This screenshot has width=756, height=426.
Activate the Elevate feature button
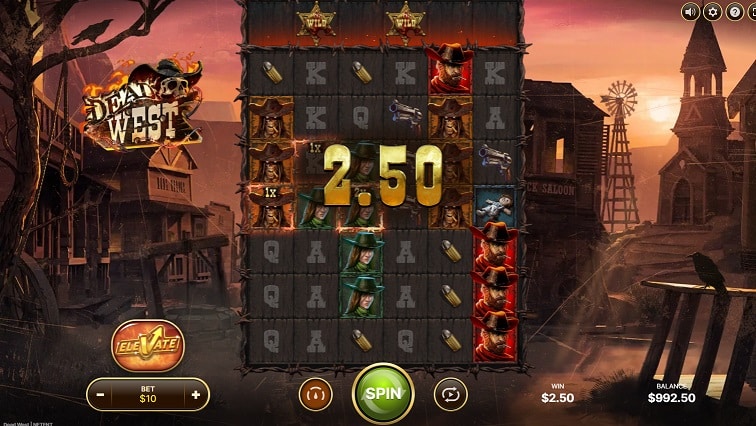coord(147,345)
